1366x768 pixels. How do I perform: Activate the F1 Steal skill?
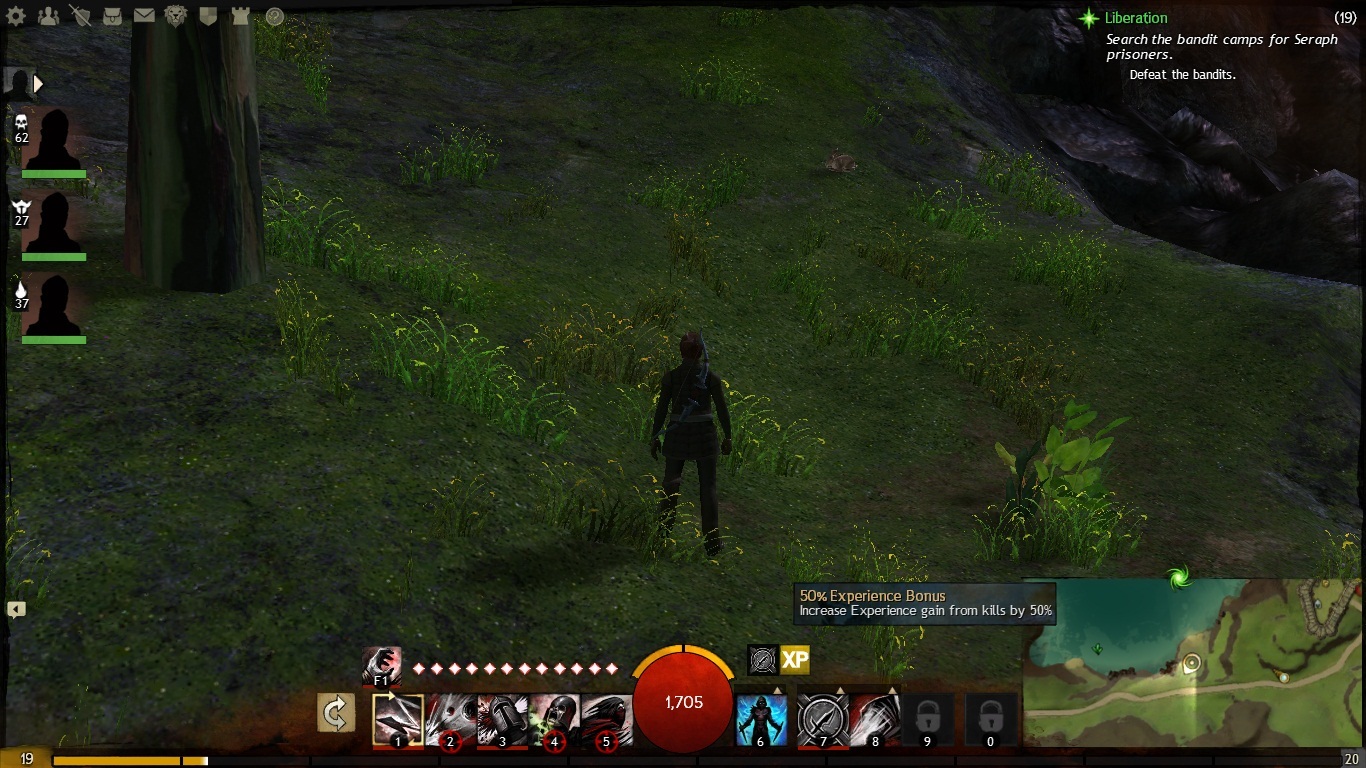pos(381,664)
